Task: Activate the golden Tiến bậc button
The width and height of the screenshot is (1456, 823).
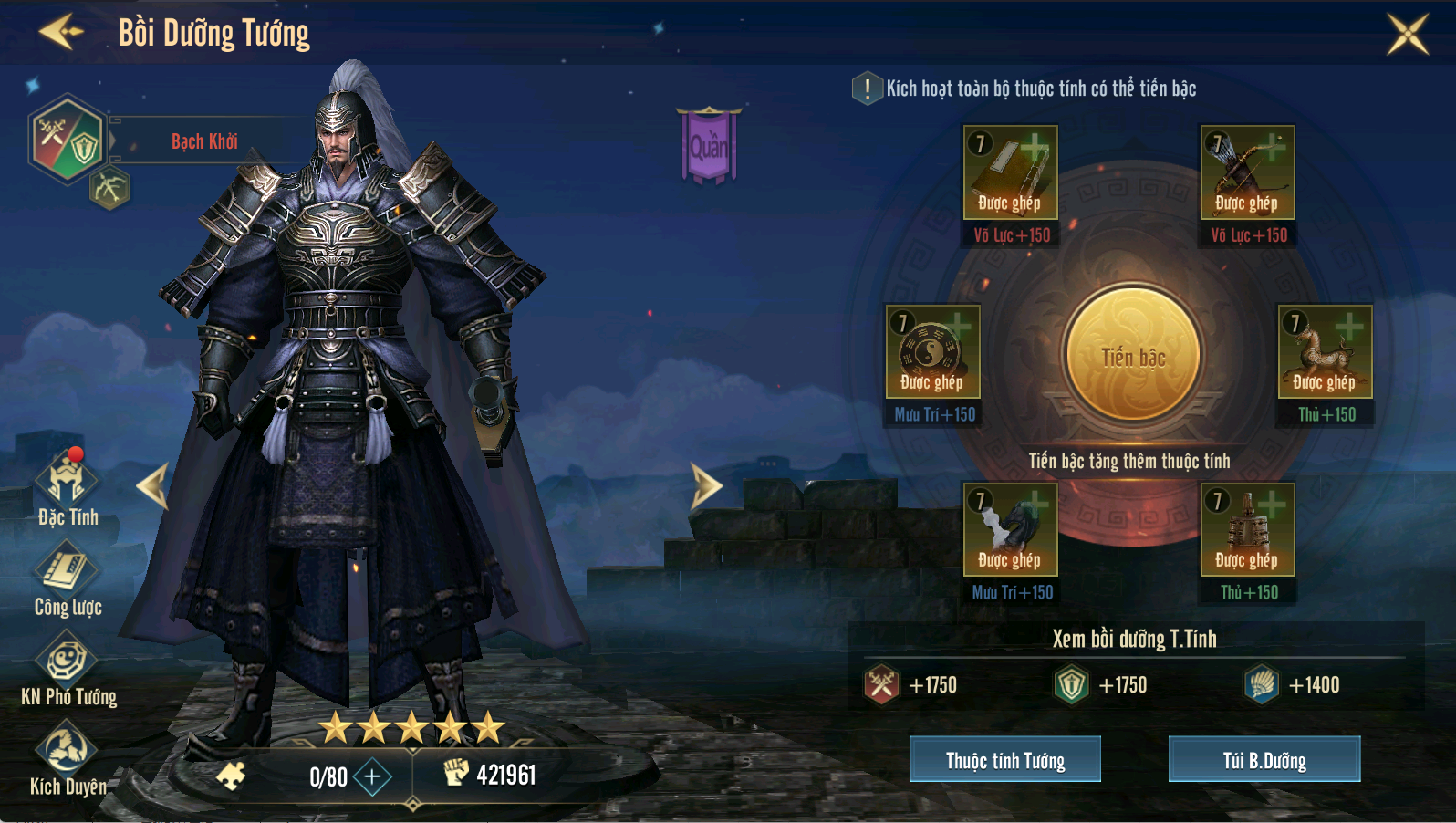Action: pos(1132,354)
